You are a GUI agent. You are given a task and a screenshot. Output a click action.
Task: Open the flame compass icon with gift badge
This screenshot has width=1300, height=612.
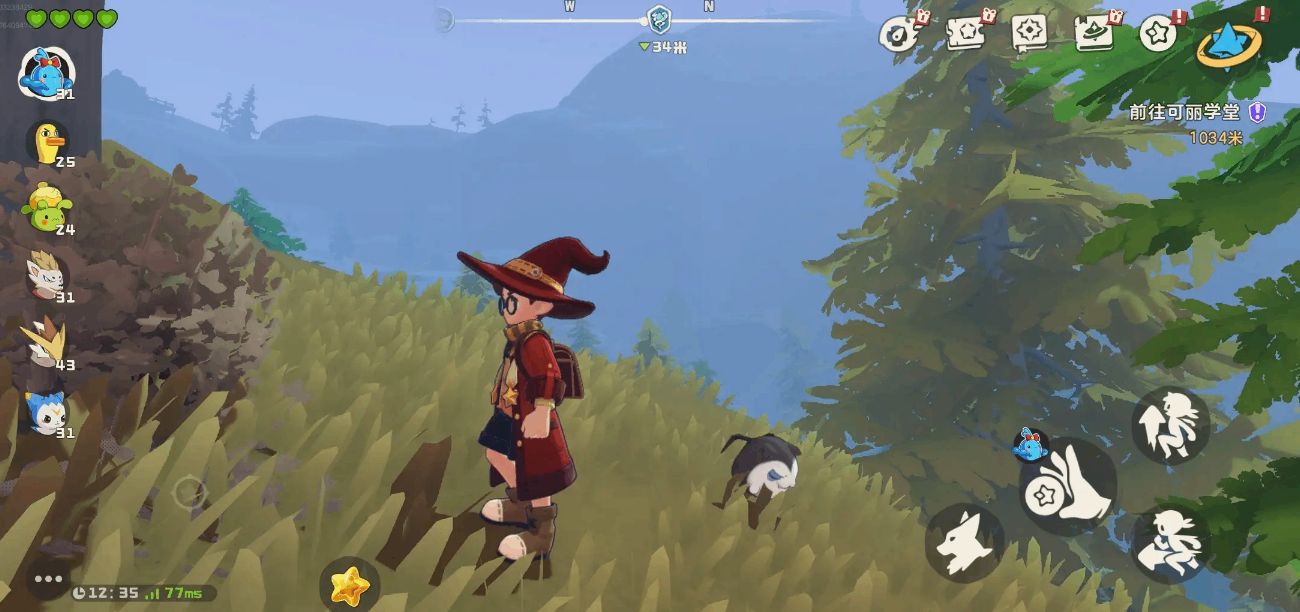pos(900,34)
